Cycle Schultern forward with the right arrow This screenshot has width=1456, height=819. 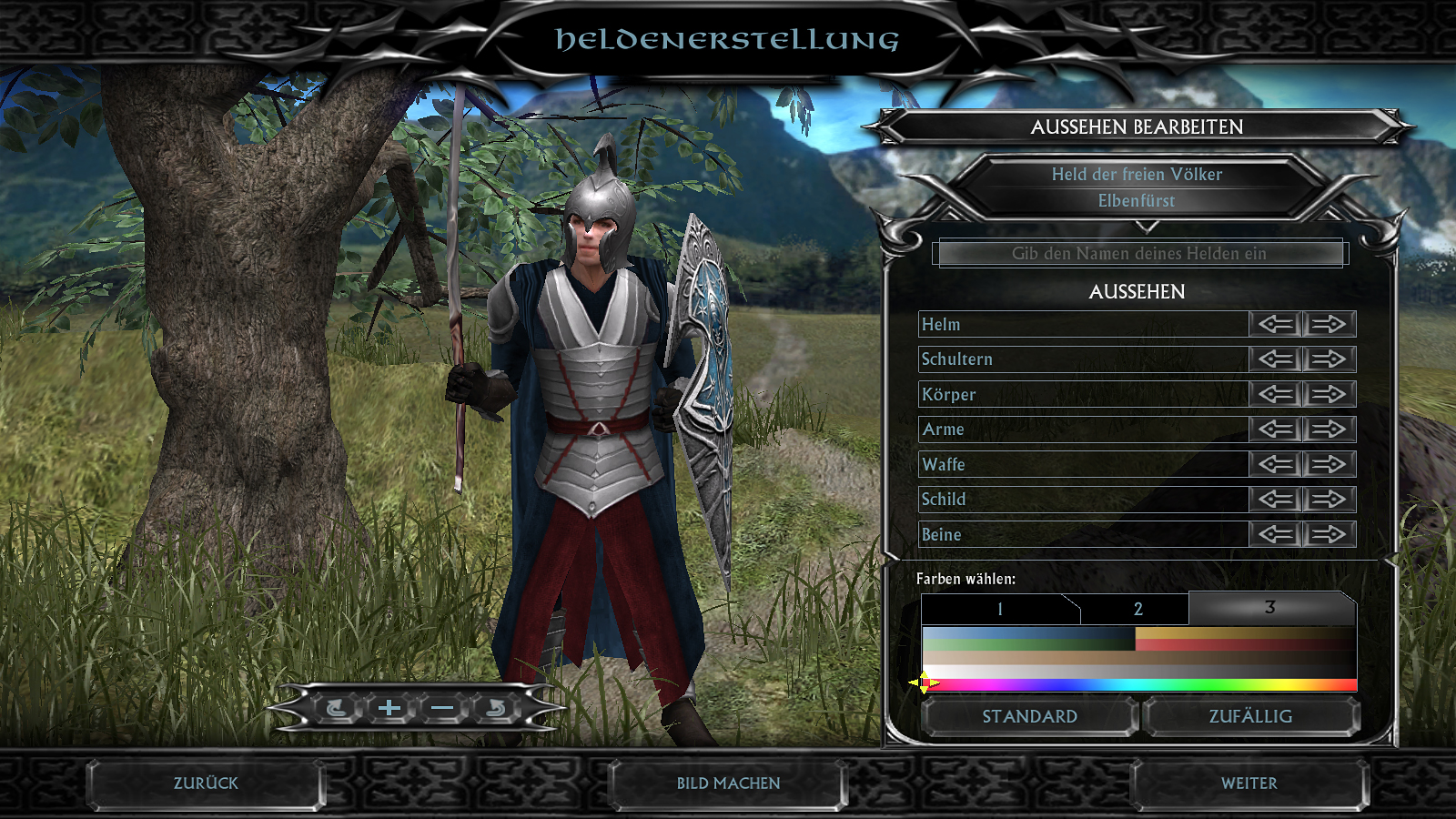[x=1330, y=359]
